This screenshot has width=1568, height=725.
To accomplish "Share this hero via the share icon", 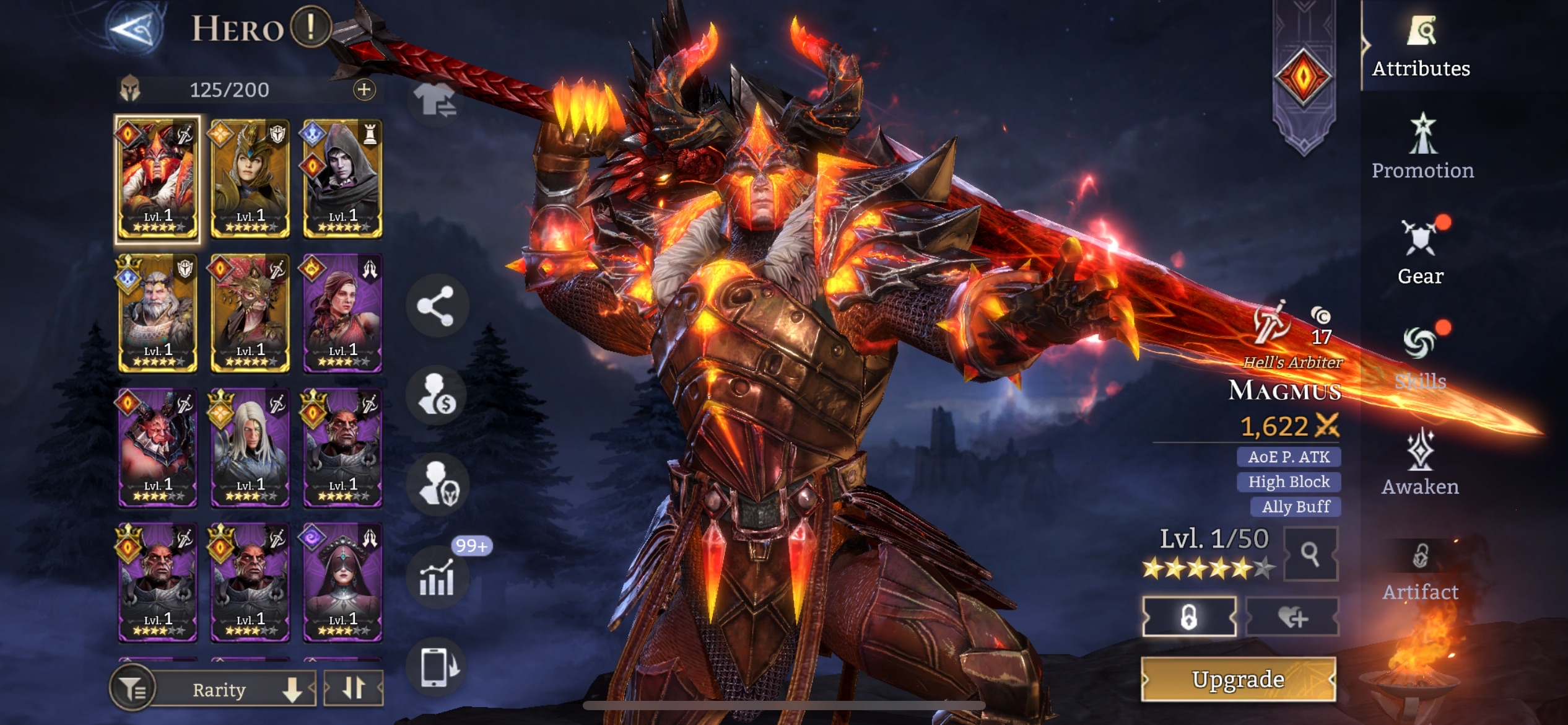I will (x=436, y=306).
